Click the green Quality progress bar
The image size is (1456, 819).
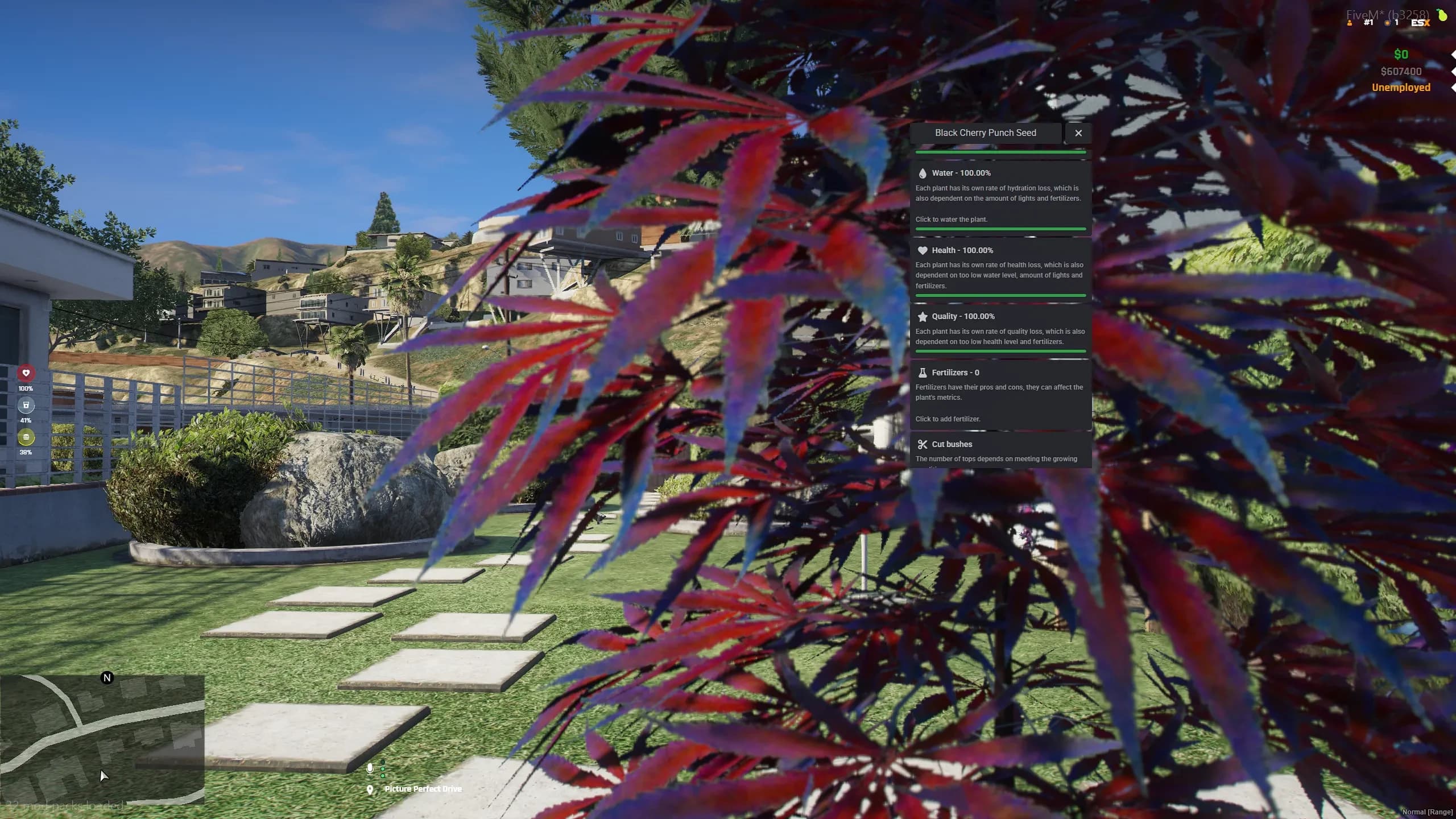pyautogui.click(x=1000, y=351)
